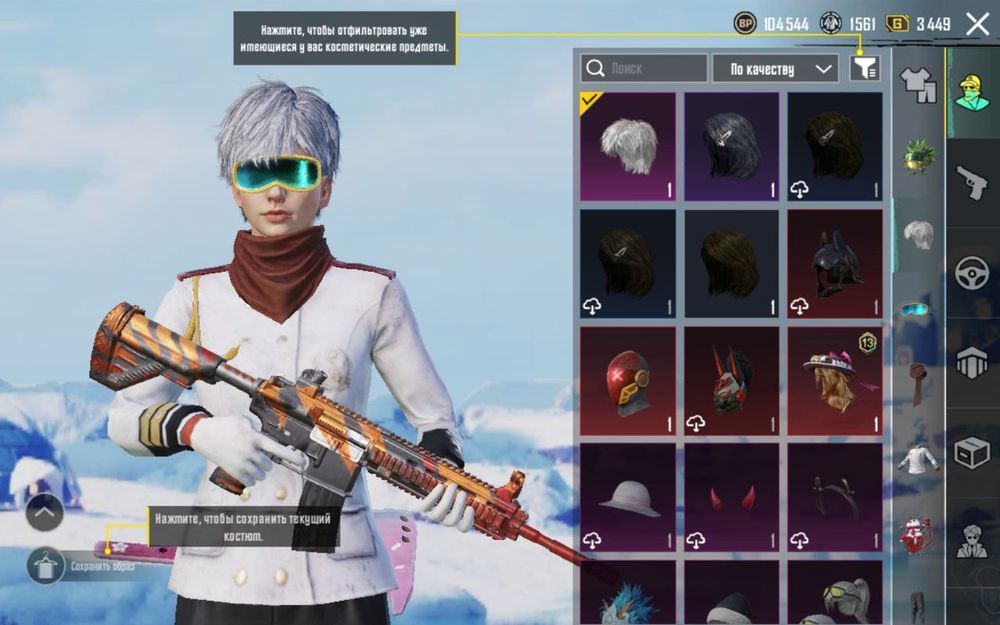Choose the red devil horns headwear
Viewport: 1000px width, 625px height.
click(x=732, y=499)
